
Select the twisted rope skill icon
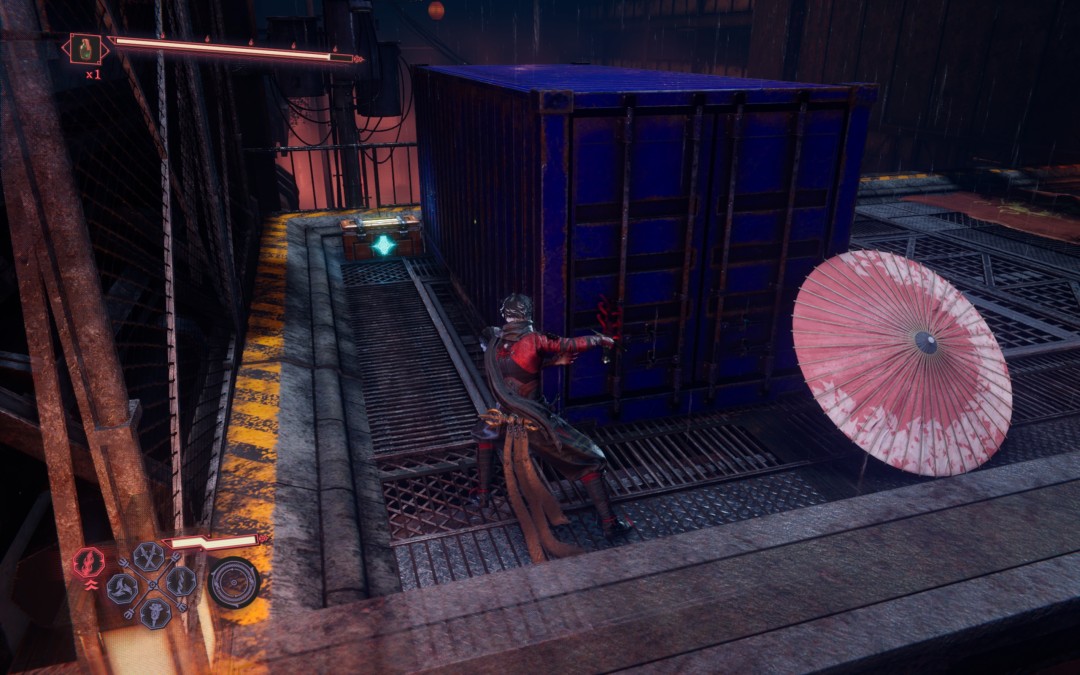coord(181,581)
